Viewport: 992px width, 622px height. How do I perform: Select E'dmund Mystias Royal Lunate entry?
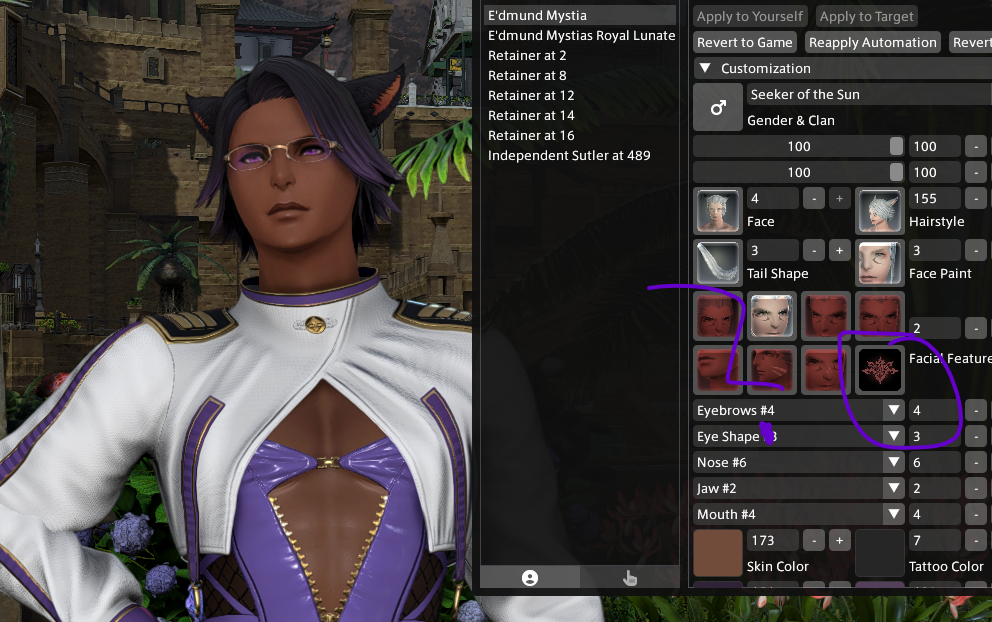(581, 35)
